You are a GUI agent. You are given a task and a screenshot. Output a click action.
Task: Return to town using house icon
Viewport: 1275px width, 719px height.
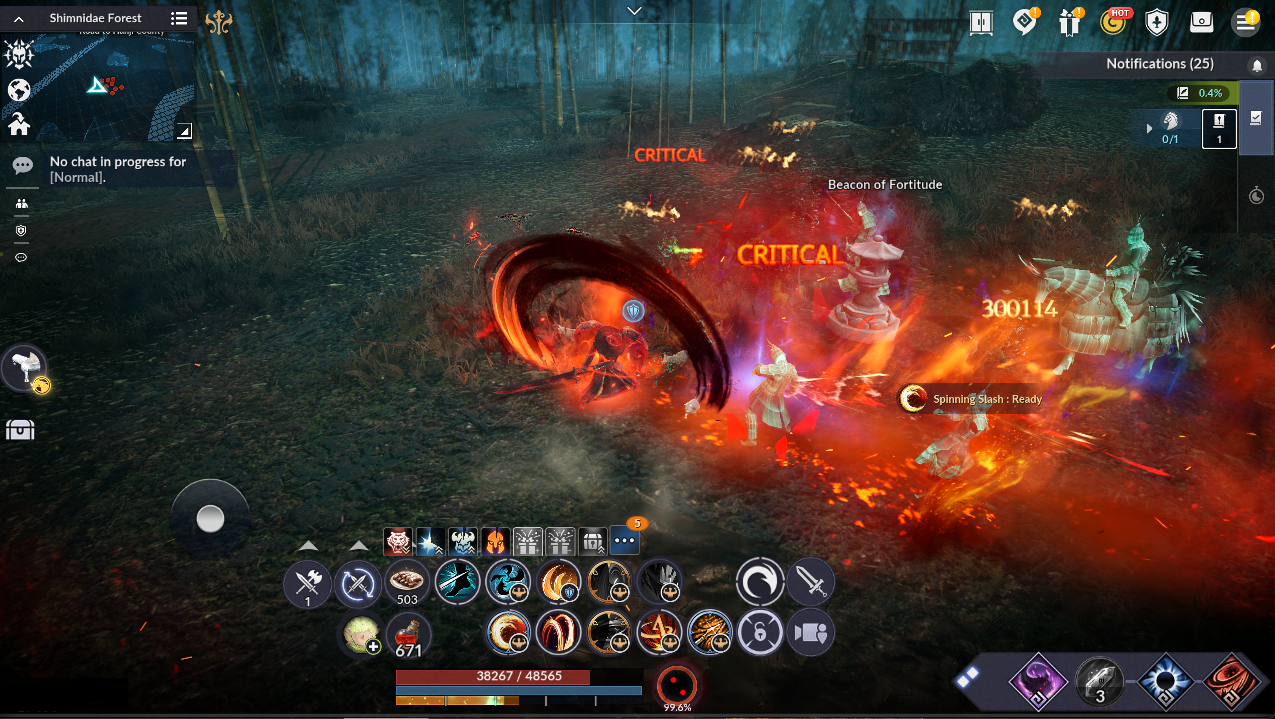click(19, 124)
